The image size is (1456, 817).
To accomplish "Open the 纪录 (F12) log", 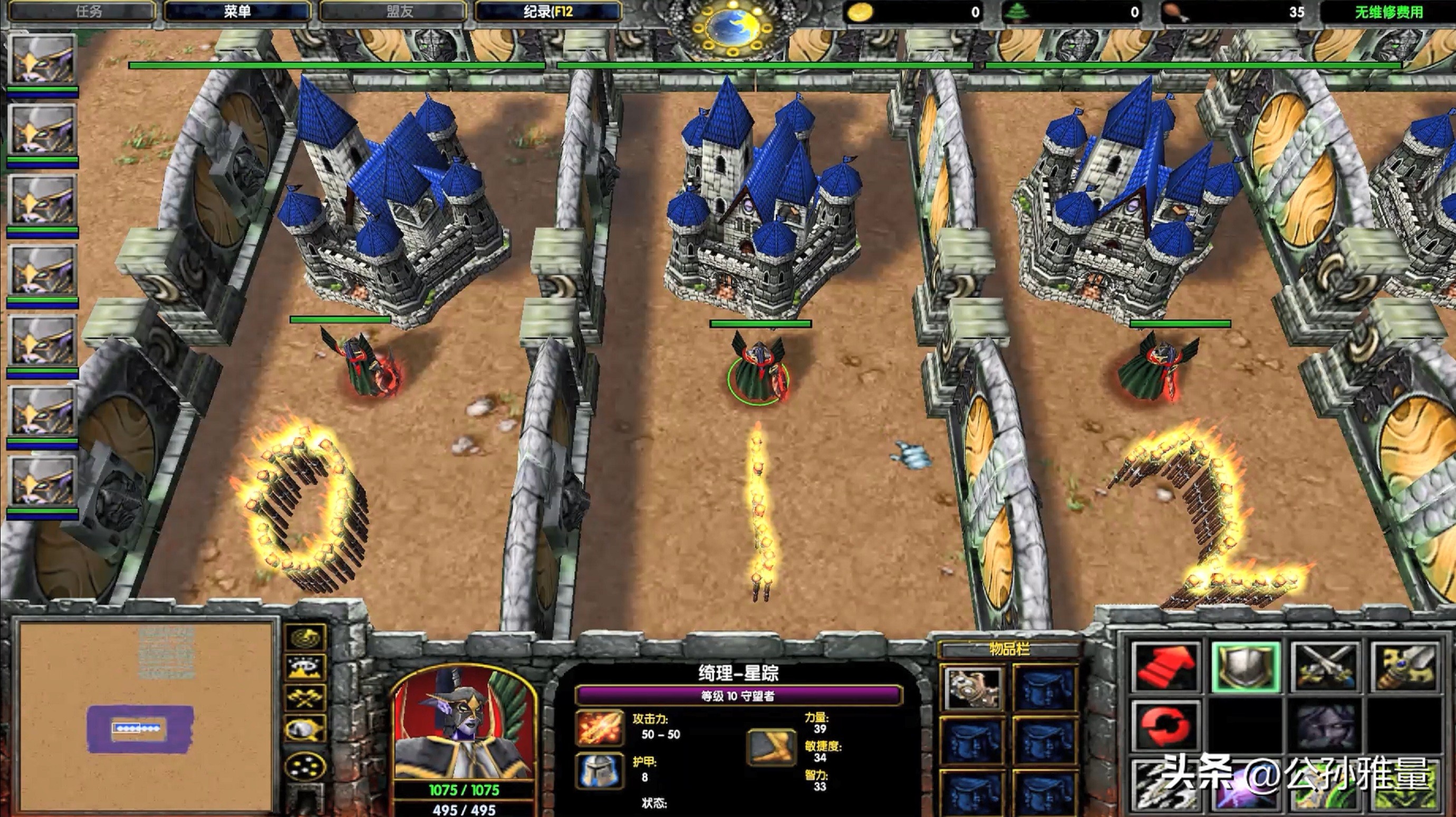I will (x=547, y=11).
